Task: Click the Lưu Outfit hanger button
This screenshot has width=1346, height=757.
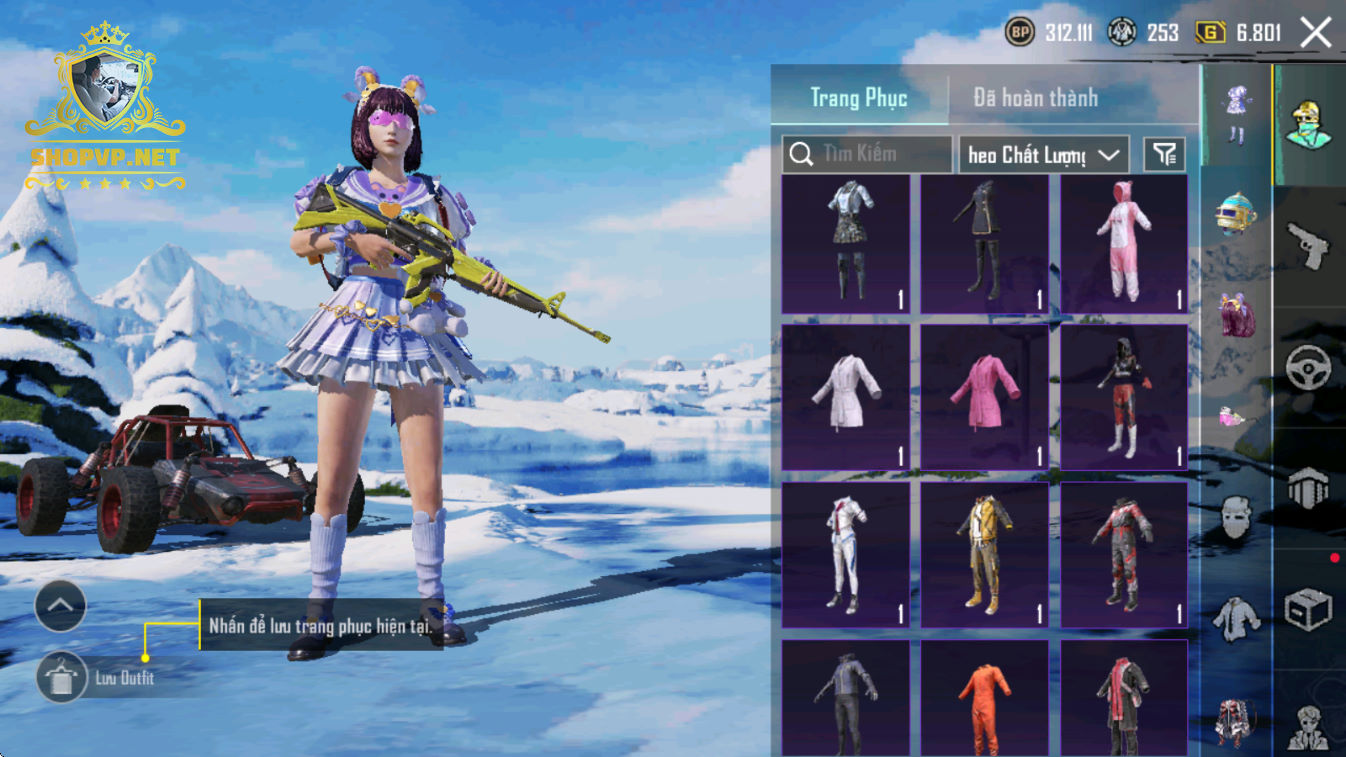Action: tap(62, 677)
